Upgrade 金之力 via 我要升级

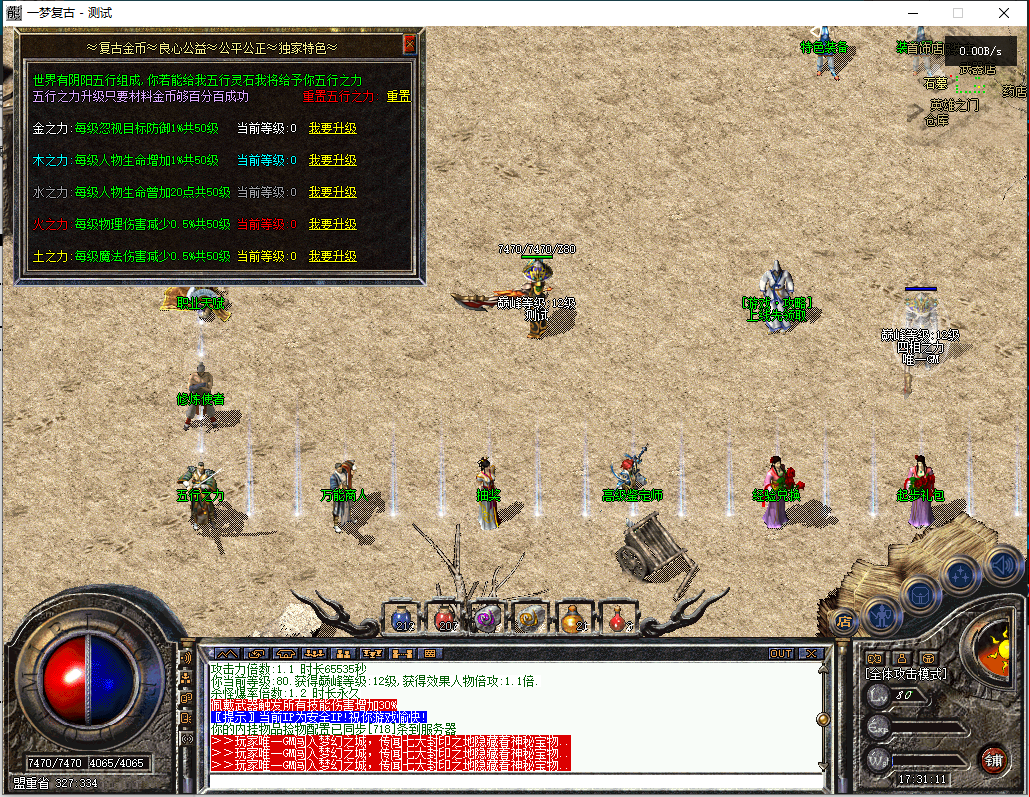point(332,128)
